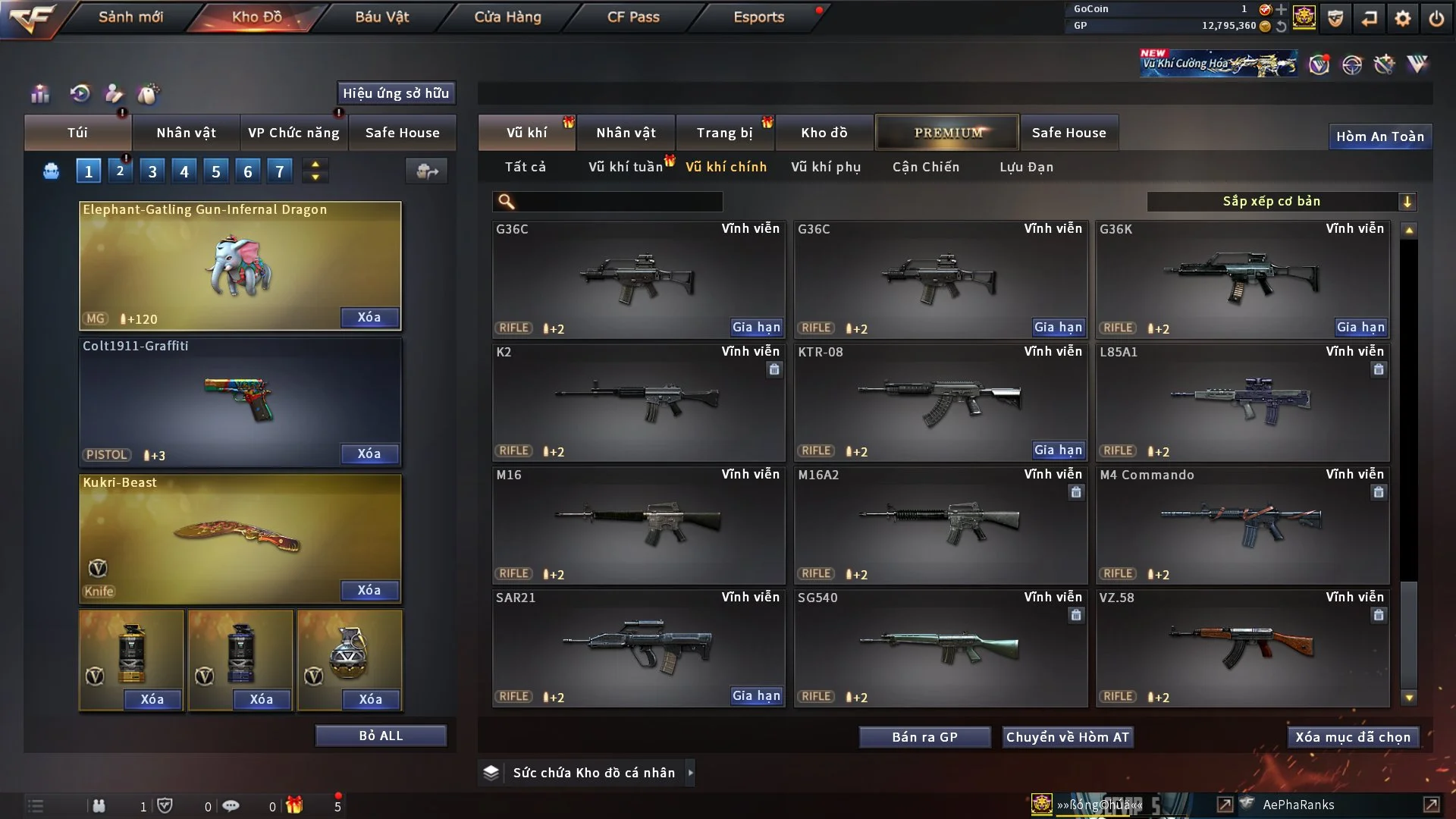Screen dimensions: 1456x819
Task: Open the gear settings icon
Action: 1403,18
